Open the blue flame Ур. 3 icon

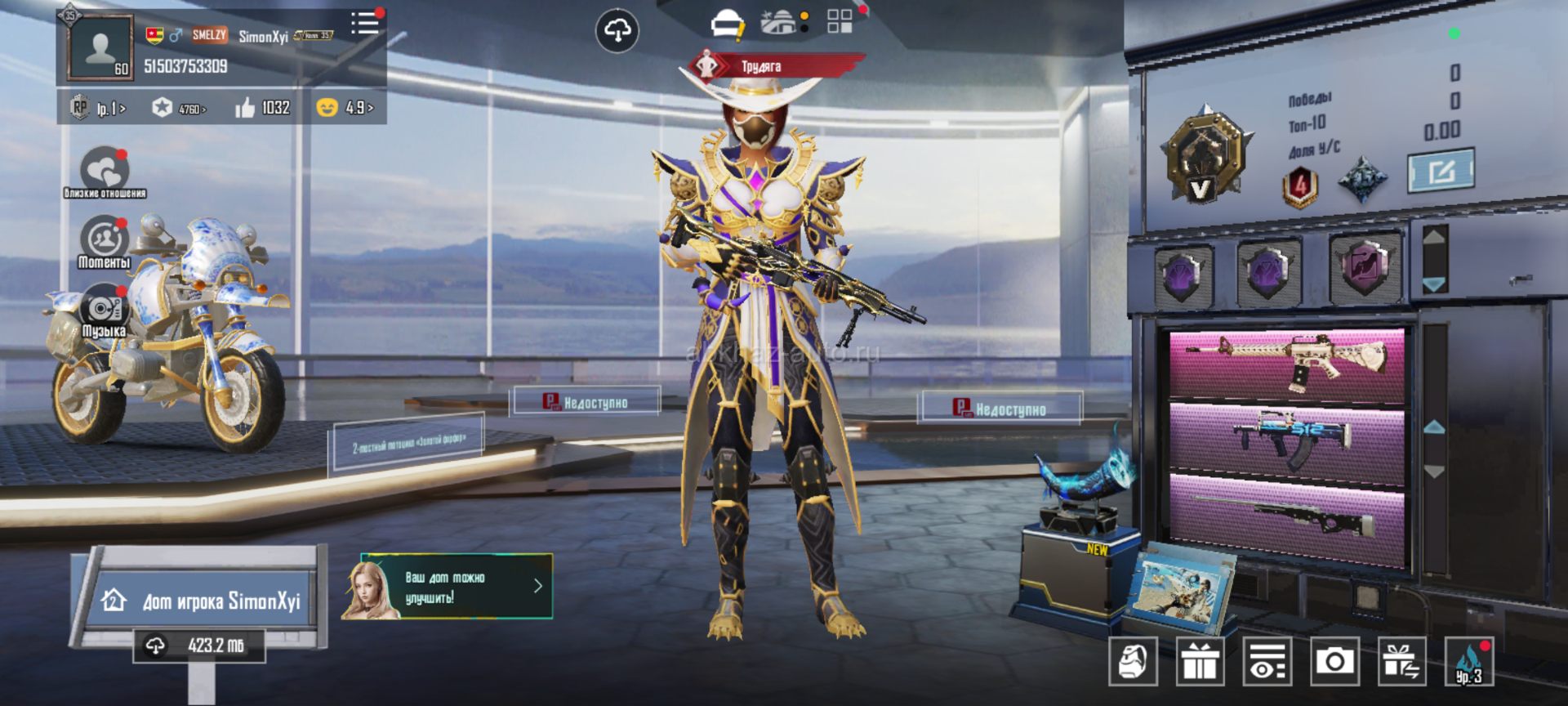click(1468, 660)
